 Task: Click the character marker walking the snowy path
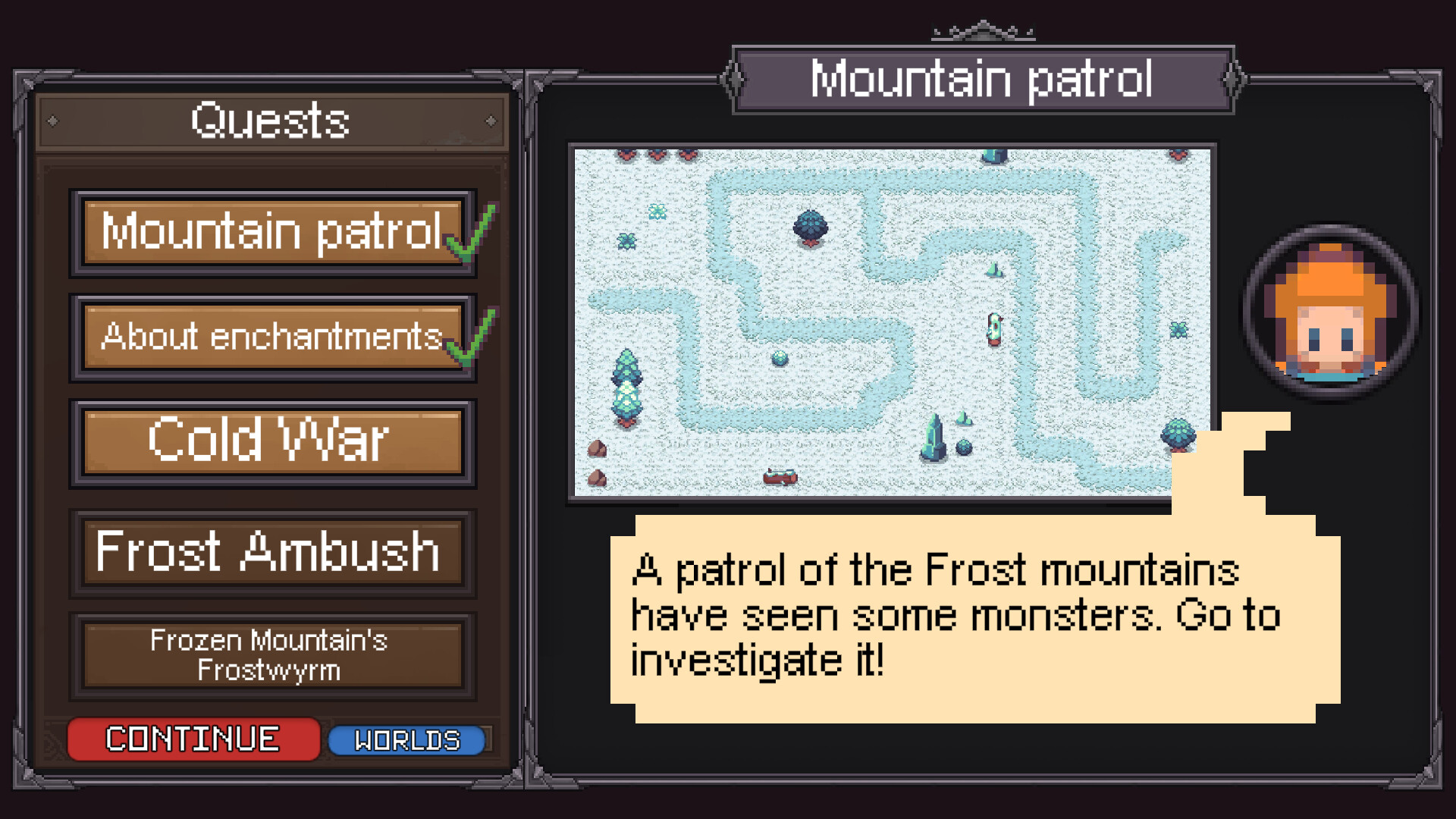point(994,328)
